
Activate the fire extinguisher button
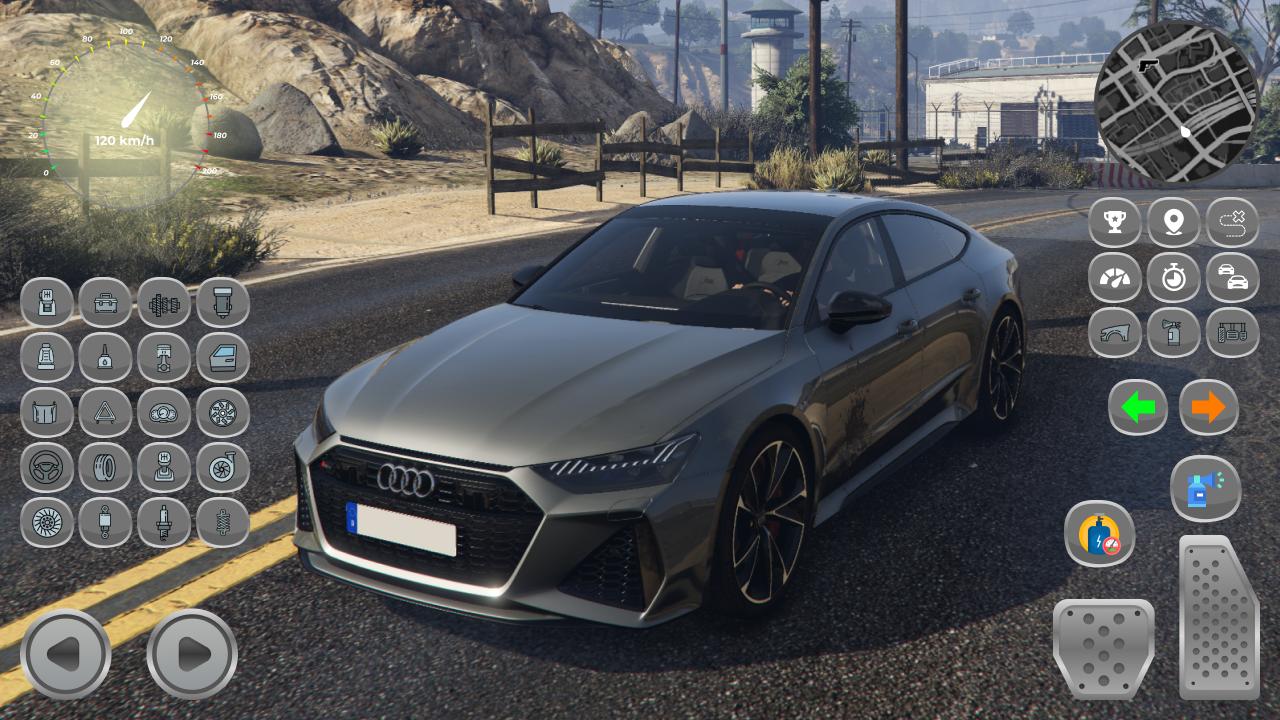[1173, 332]
